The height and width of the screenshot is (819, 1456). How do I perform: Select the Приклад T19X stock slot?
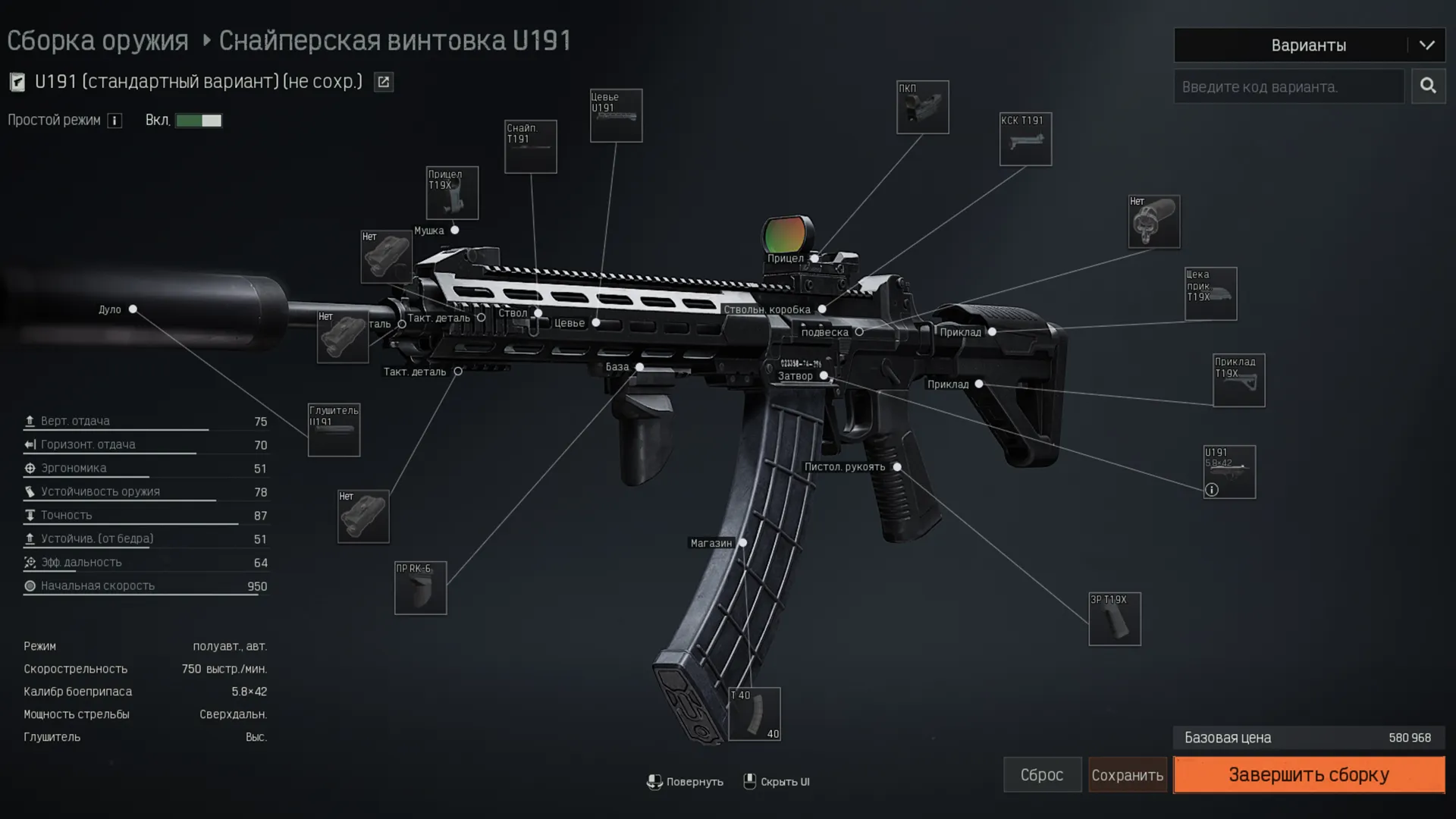pos(1238,380)
